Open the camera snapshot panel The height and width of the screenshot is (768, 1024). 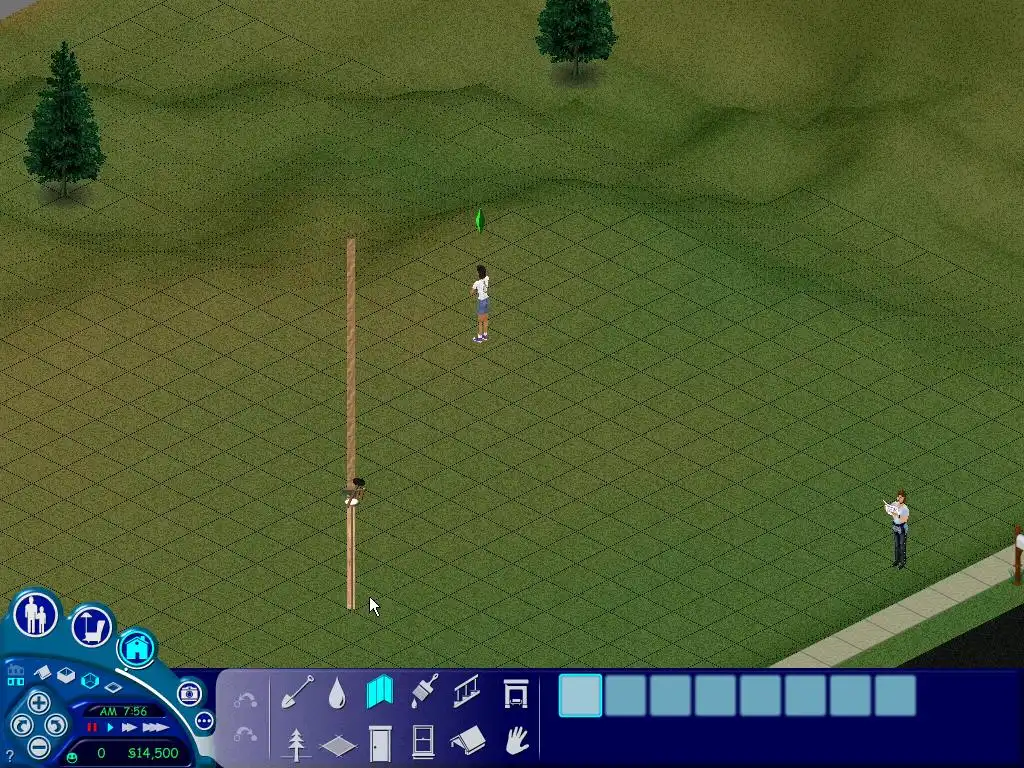pyautogui.click(x=188, y=693)
